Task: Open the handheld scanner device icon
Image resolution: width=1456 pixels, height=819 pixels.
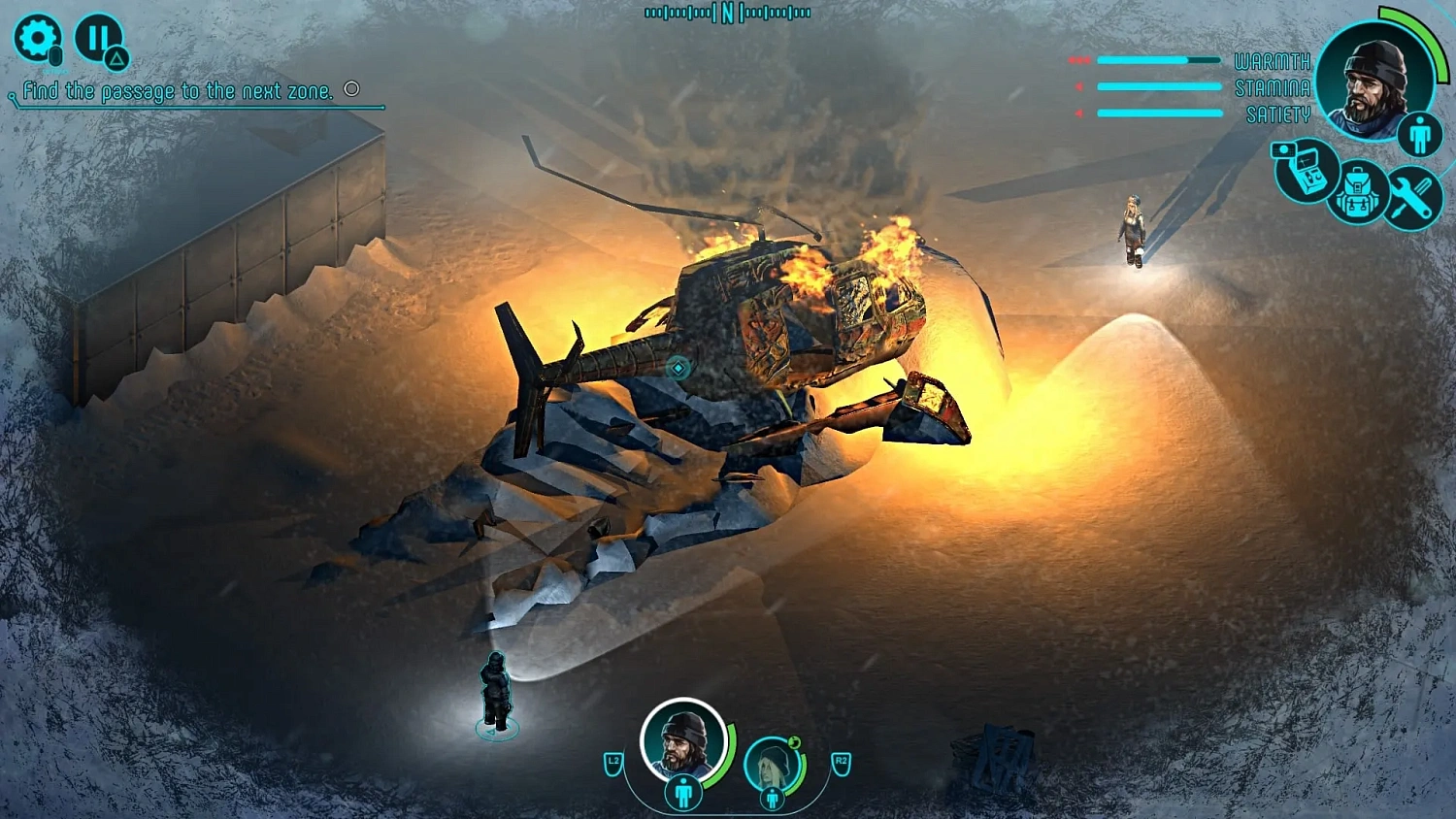Action: (x=1304, y=172)
